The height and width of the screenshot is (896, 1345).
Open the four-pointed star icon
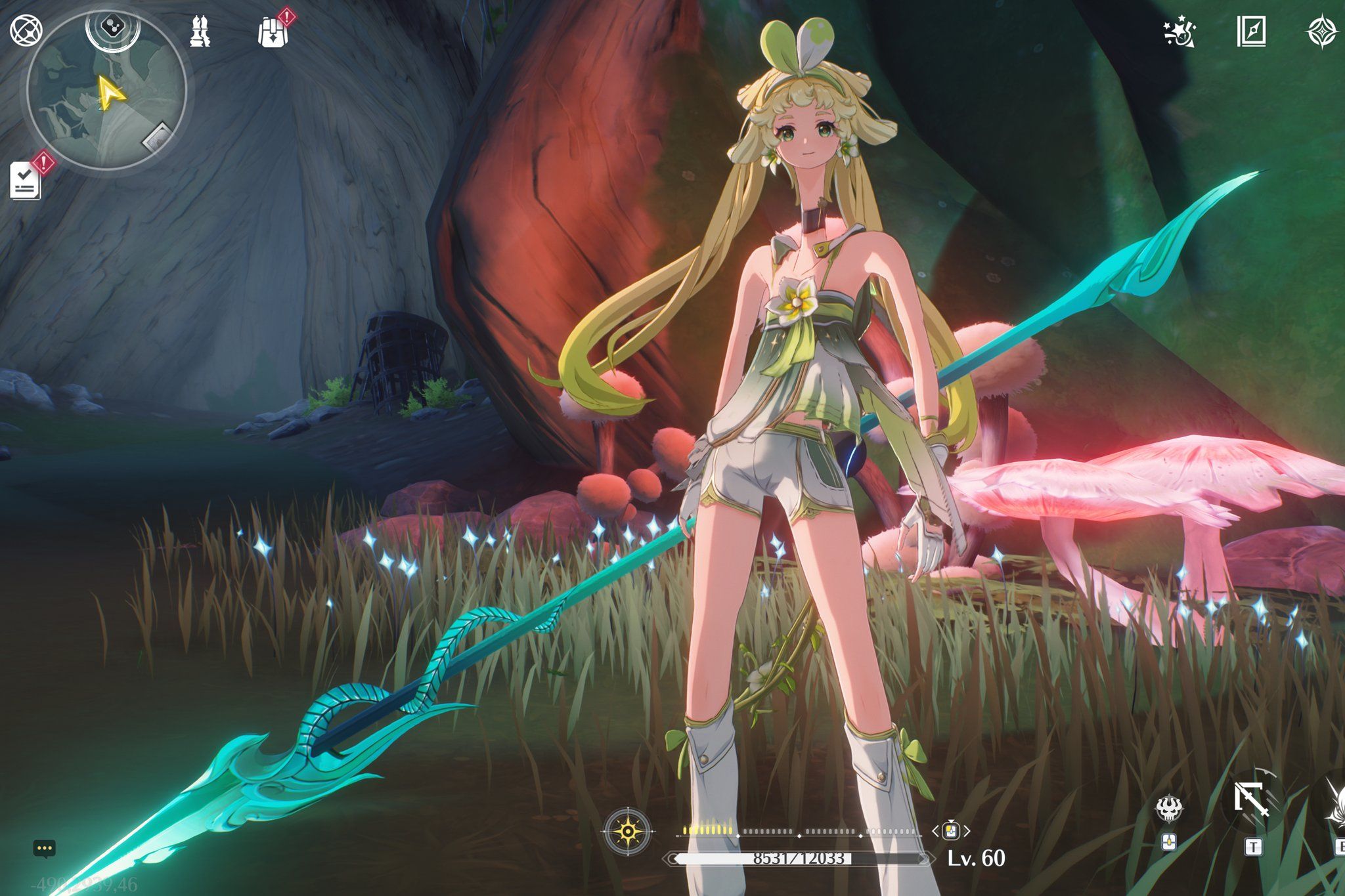pos(1322,32)
